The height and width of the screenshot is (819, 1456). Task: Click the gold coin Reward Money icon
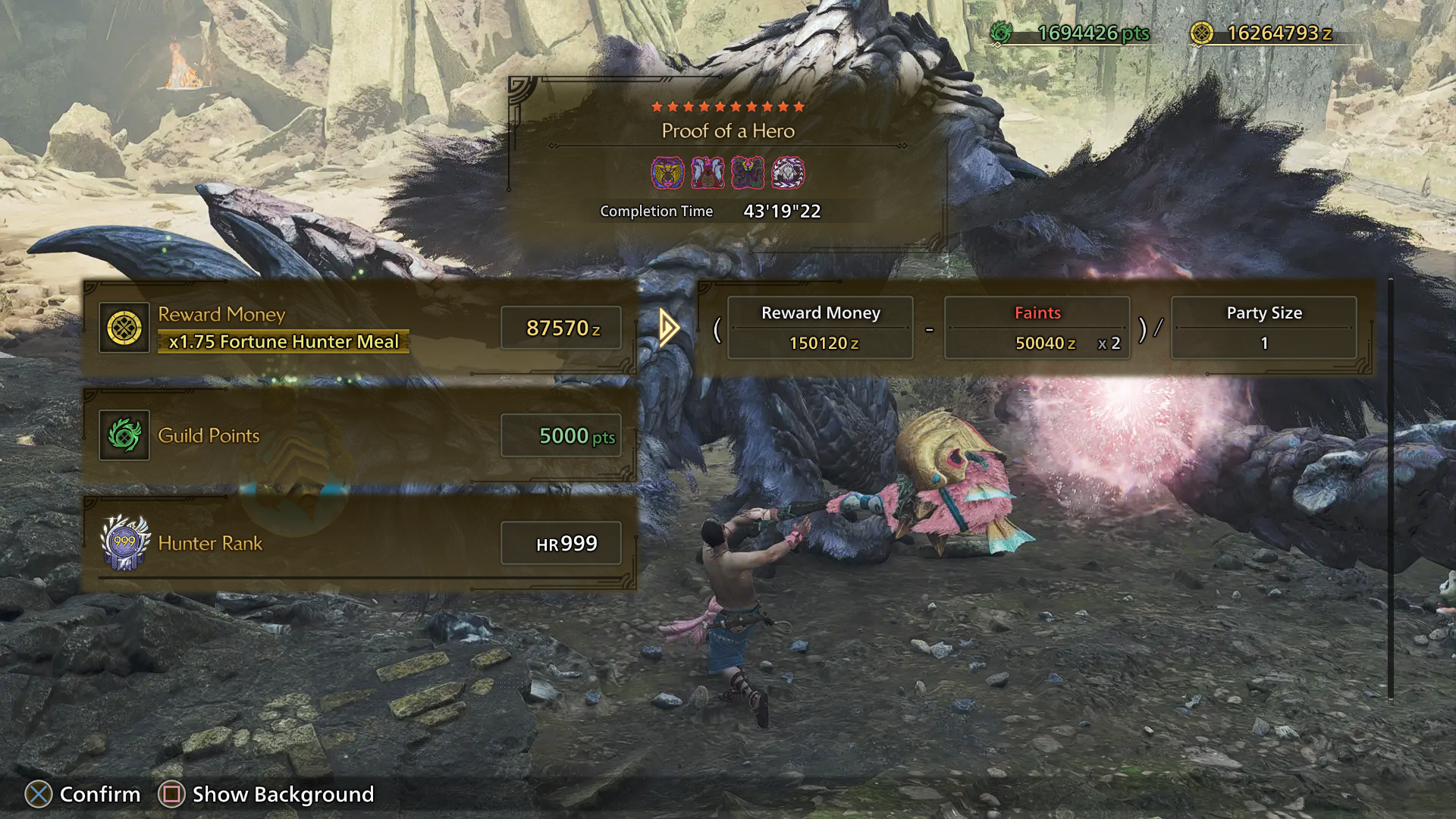click(124, 328)
